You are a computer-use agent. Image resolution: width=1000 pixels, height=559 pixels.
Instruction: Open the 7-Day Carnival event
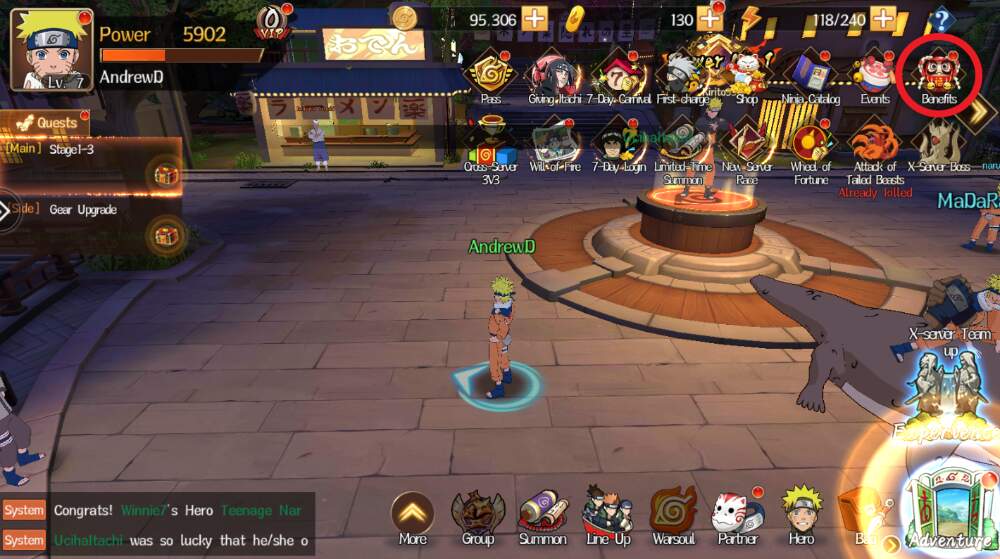(618, 75)
